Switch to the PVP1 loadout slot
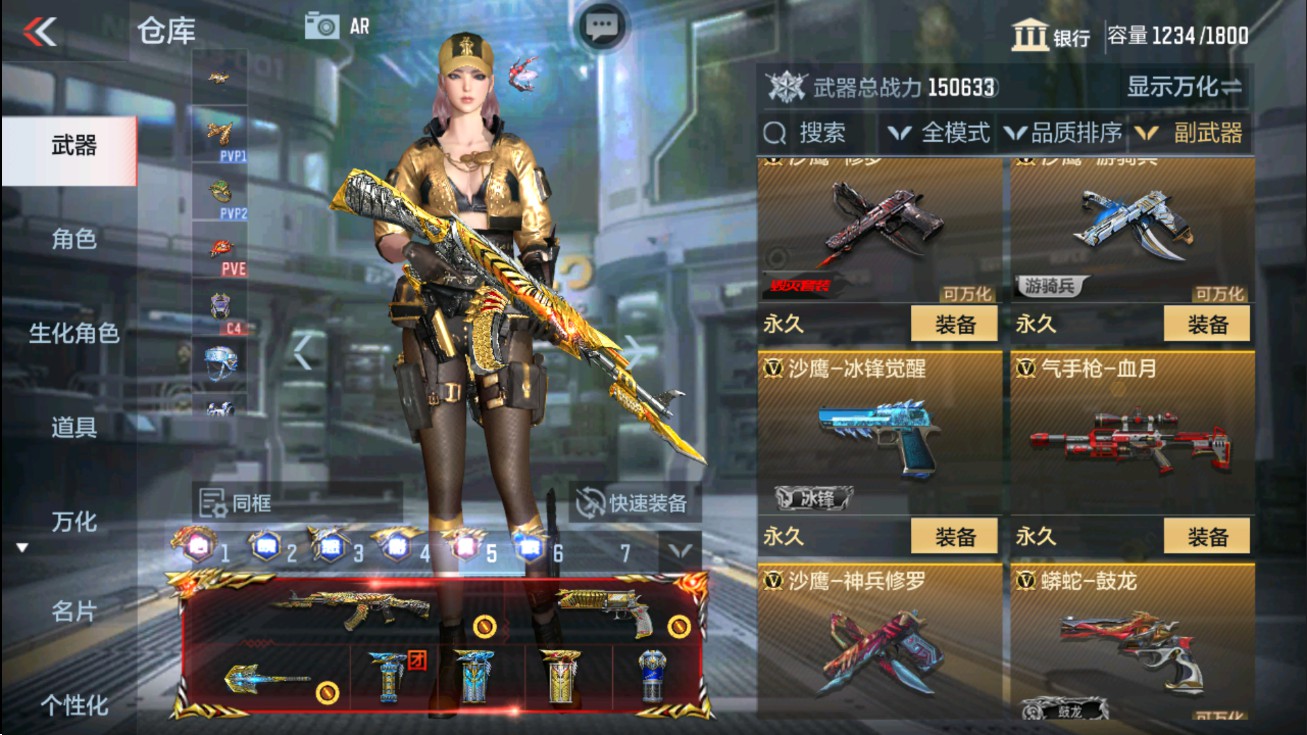This screenshot has height=735, width=1307. (x=220, y=135)
